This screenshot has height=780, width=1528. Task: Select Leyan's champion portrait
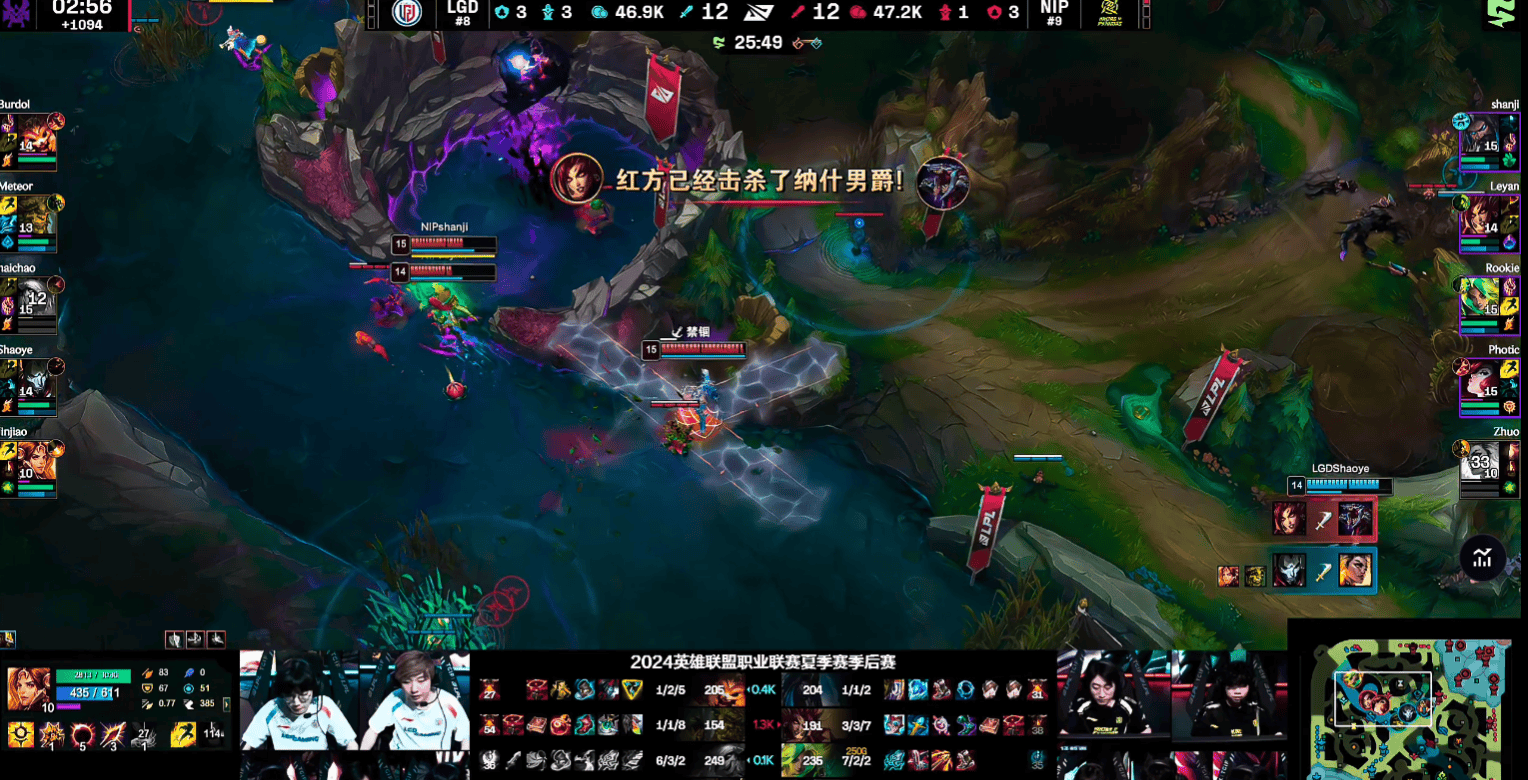pos(1481,216)
